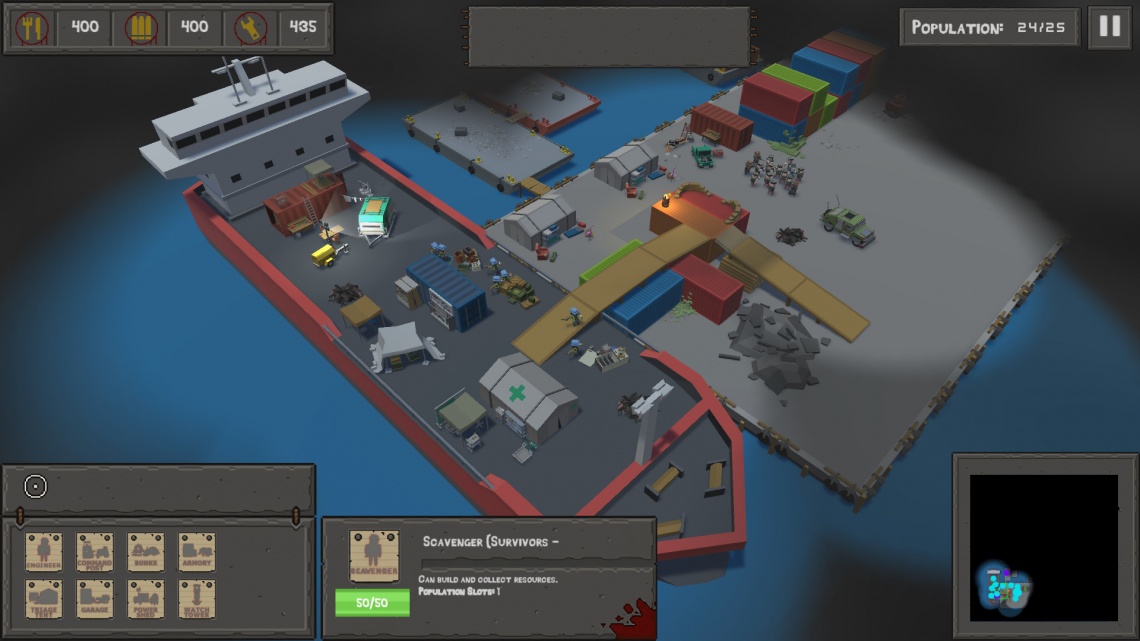Click the Scavenger unit portrait
1140x641 pixels.
374,556
